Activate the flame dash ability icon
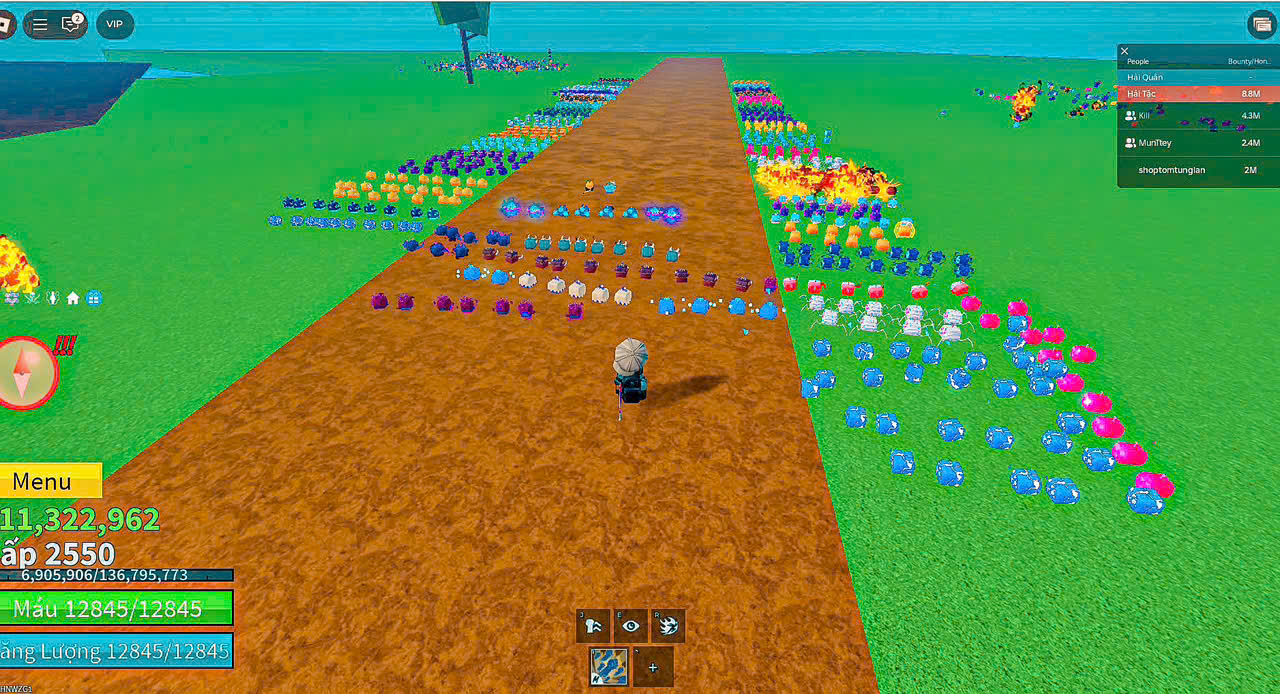This screenshot has height=694, width=1280. click(x=668, y=626)
